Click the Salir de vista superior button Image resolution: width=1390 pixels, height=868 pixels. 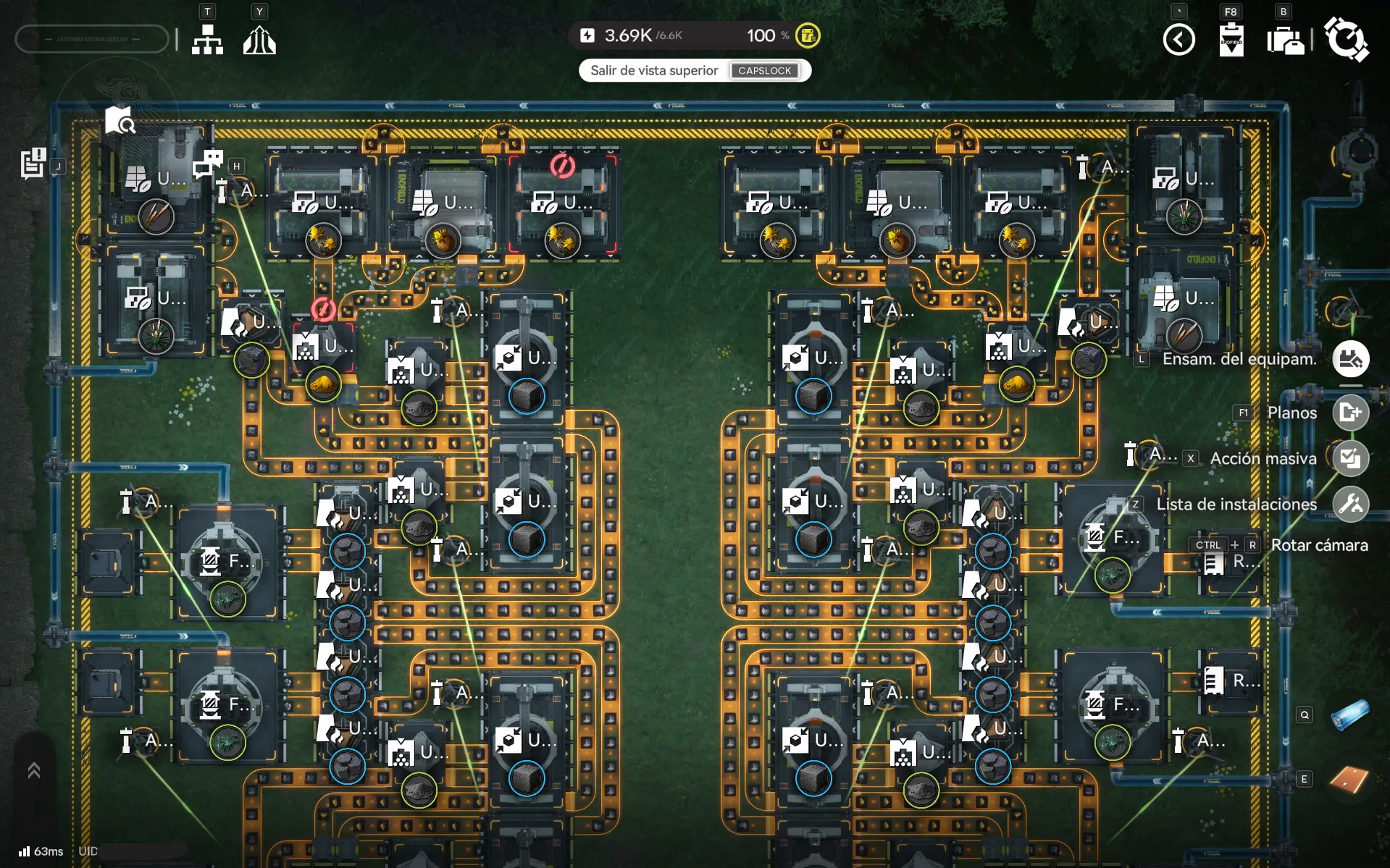point(695,70)
